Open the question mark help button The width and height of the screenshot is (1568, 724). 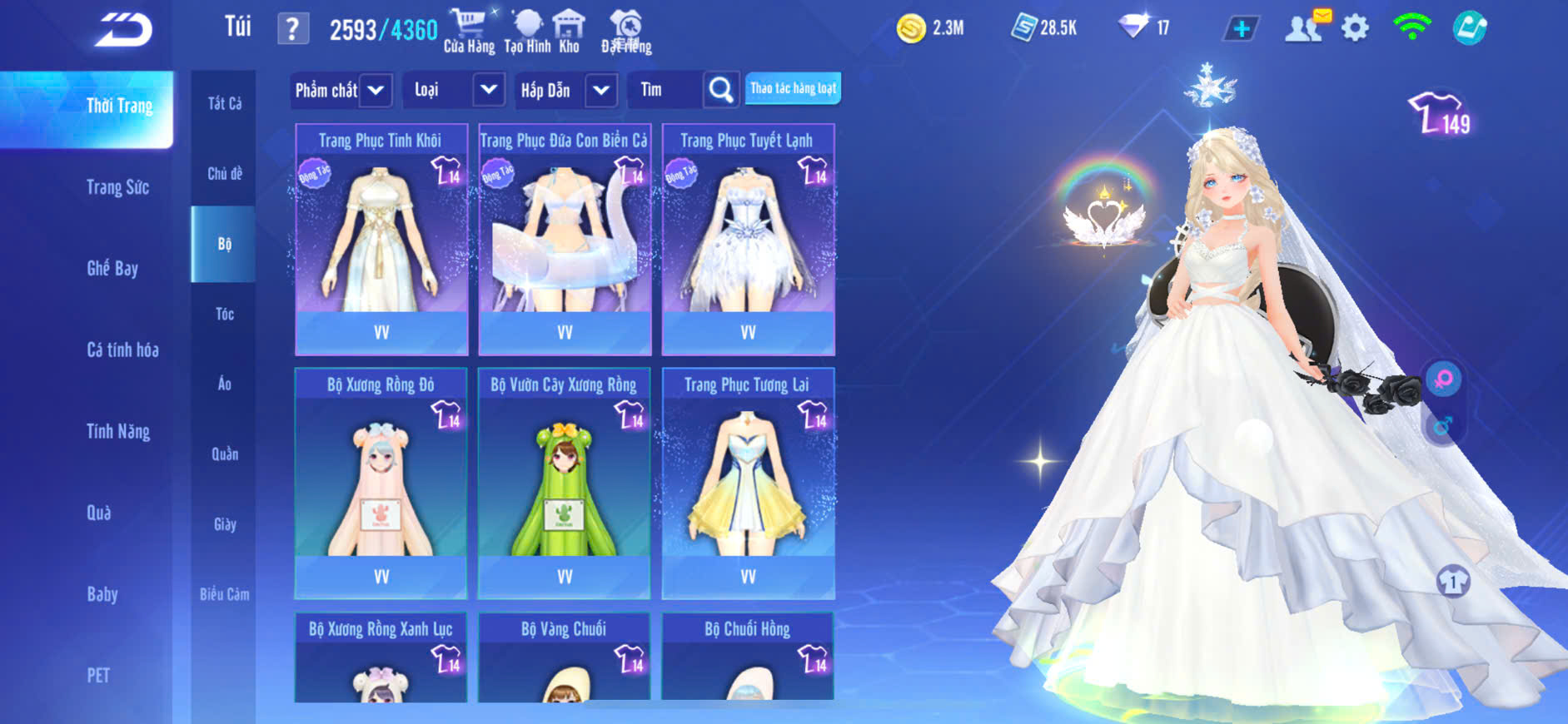click(x=292, y=29)
